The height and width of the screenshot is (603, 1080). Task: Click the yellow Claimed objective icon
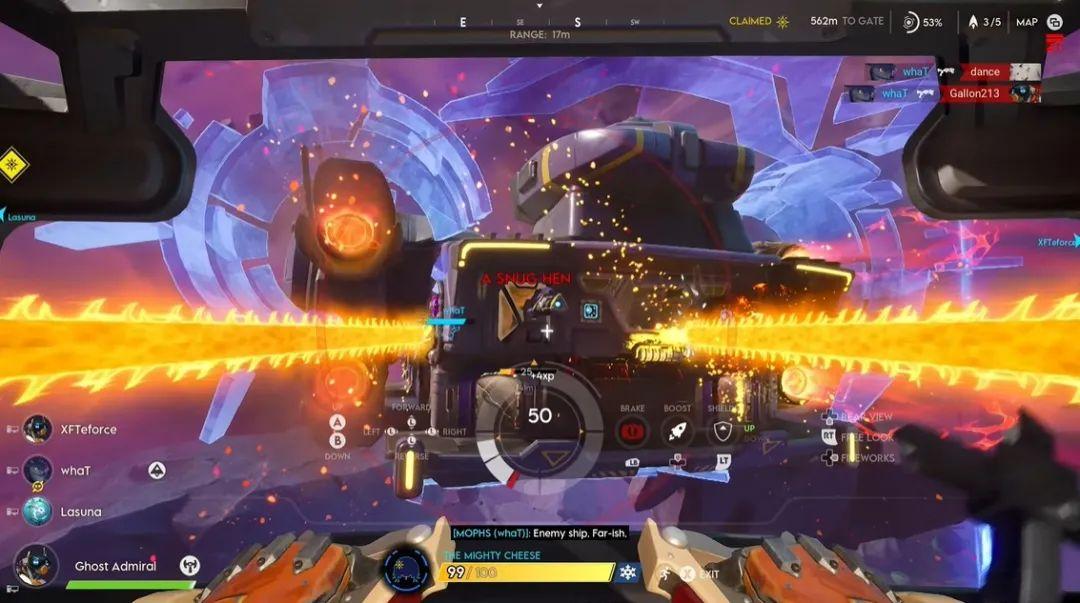click(782, 21)
